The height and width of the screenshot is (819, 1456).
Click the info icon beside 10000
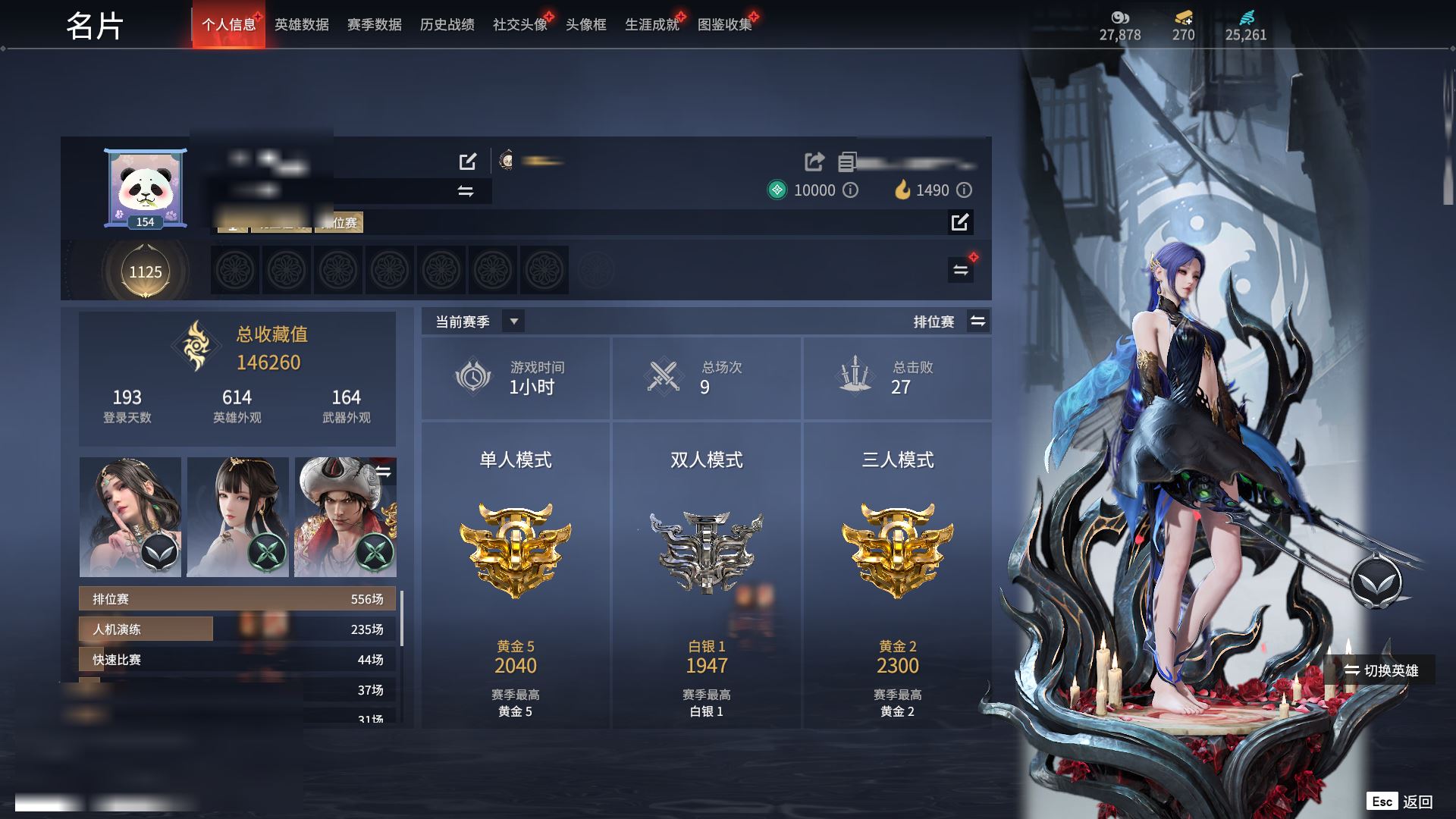pos(851,190)
